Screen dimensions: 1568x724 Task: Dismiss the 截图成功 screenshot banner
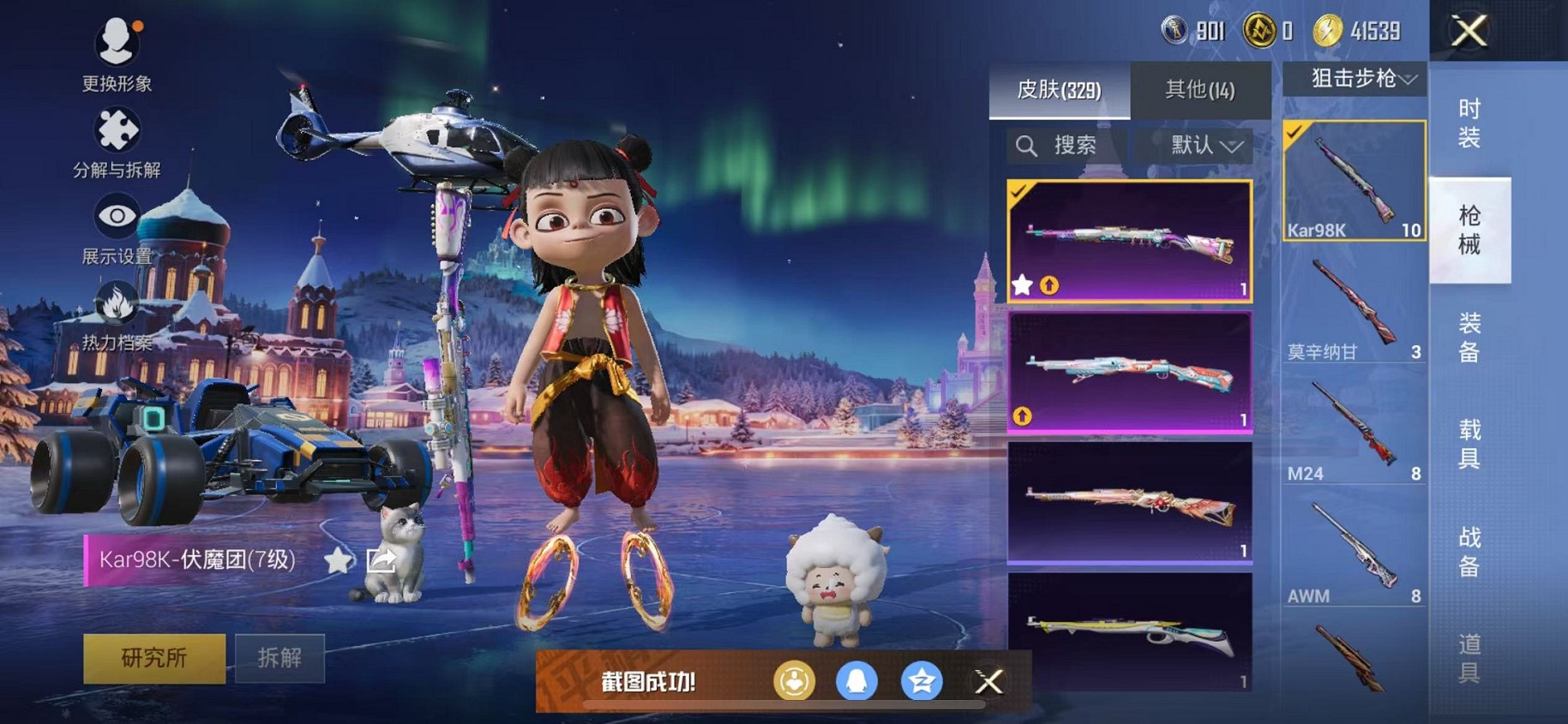(x=988, y=682)
